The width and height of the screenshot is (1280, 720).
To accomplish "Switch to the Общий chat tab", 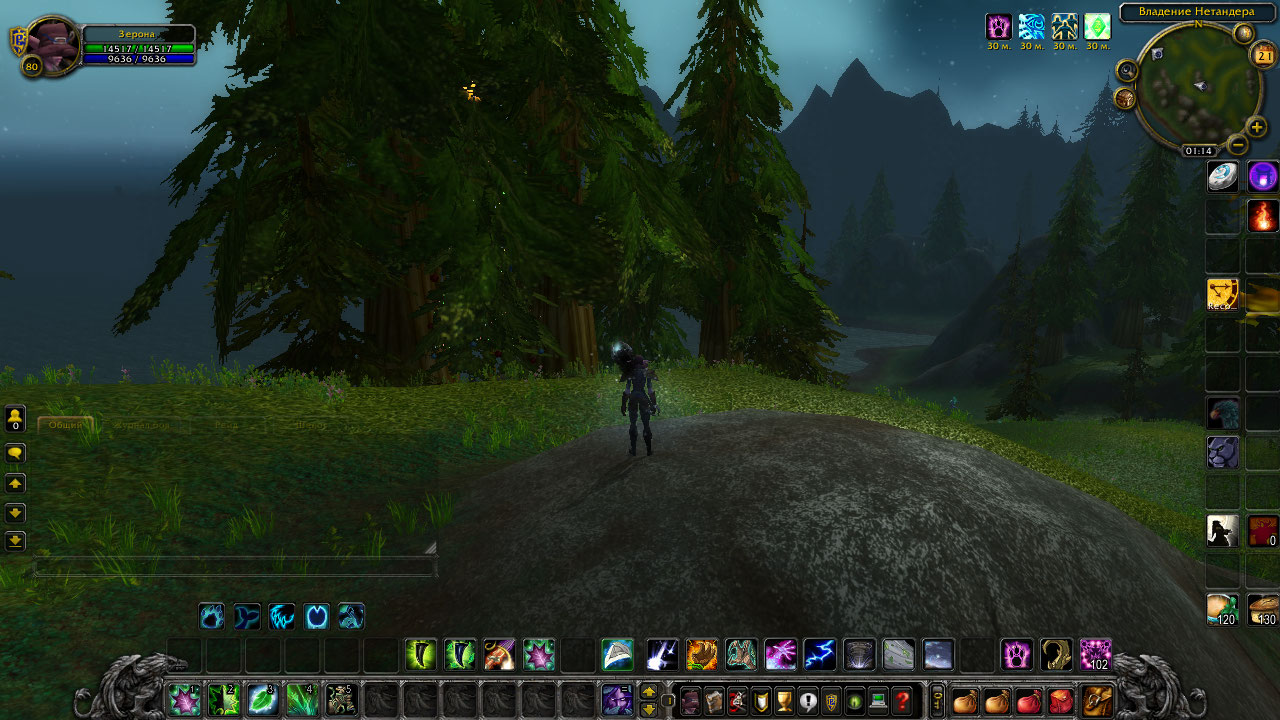I will [66, 425].
